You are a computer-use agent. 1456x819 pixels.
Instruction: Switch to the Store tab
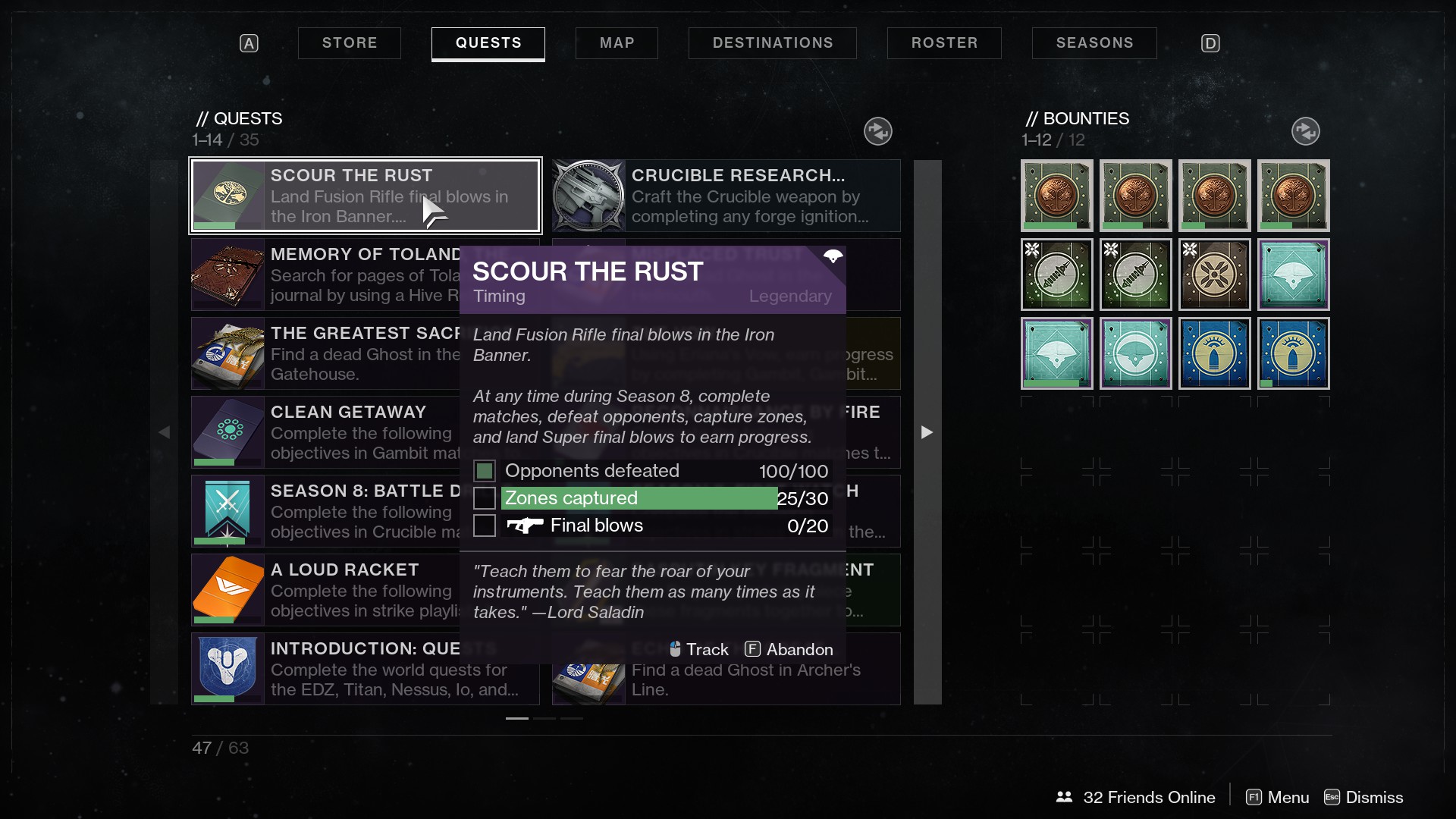349,43
